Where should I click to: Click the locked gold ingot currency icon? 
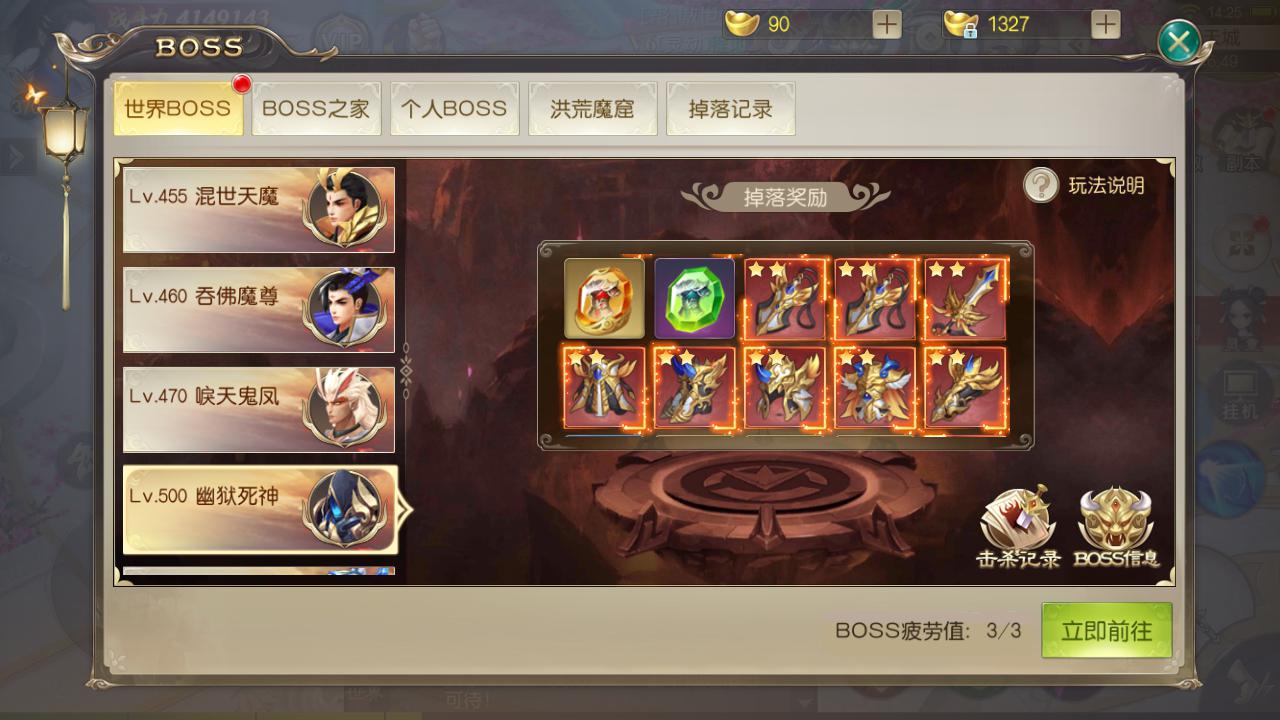coord(959,22)
